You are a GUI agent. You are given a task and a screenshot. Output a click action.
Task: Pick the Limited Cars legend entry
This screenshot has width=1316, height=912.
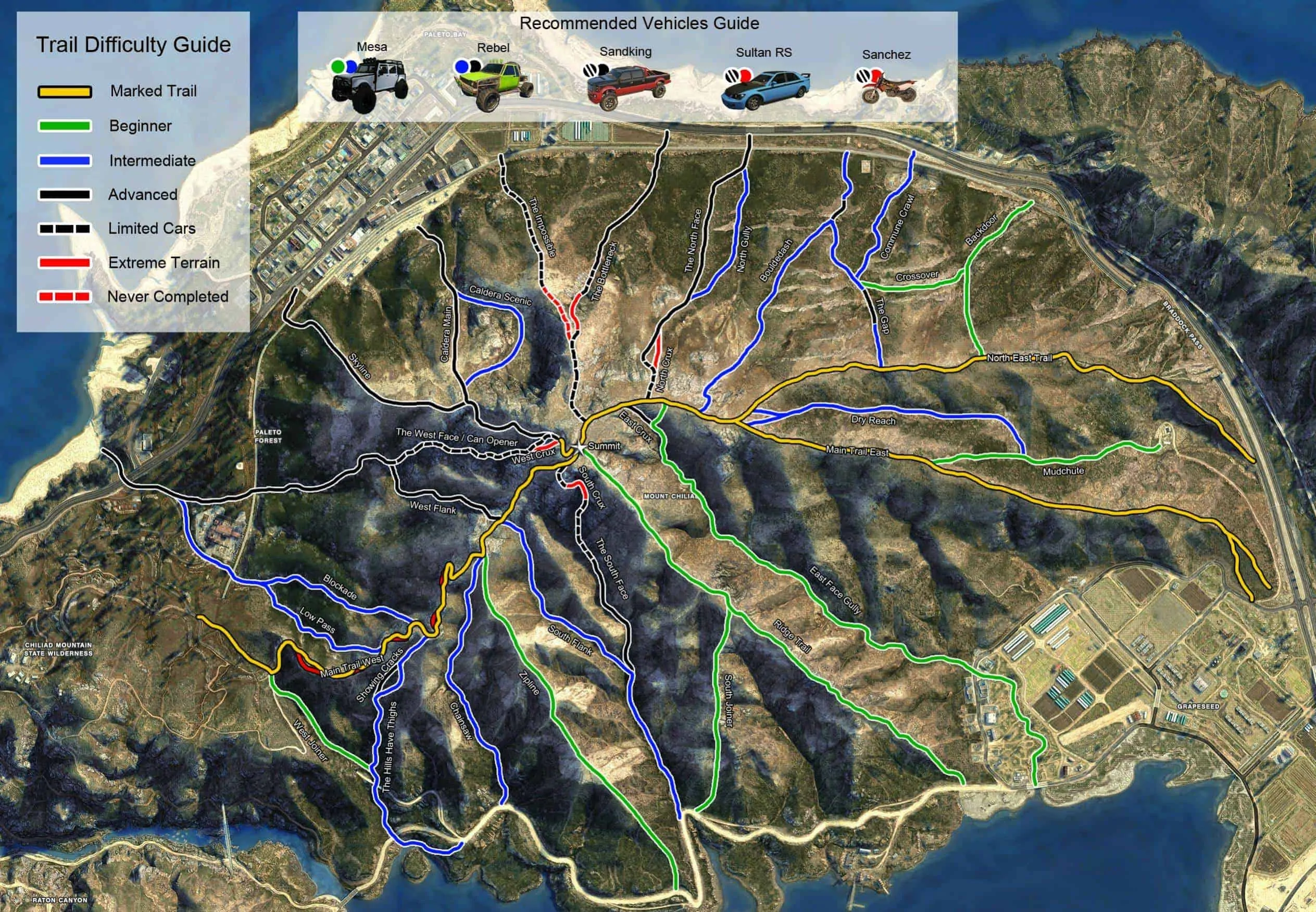[152, 229]
